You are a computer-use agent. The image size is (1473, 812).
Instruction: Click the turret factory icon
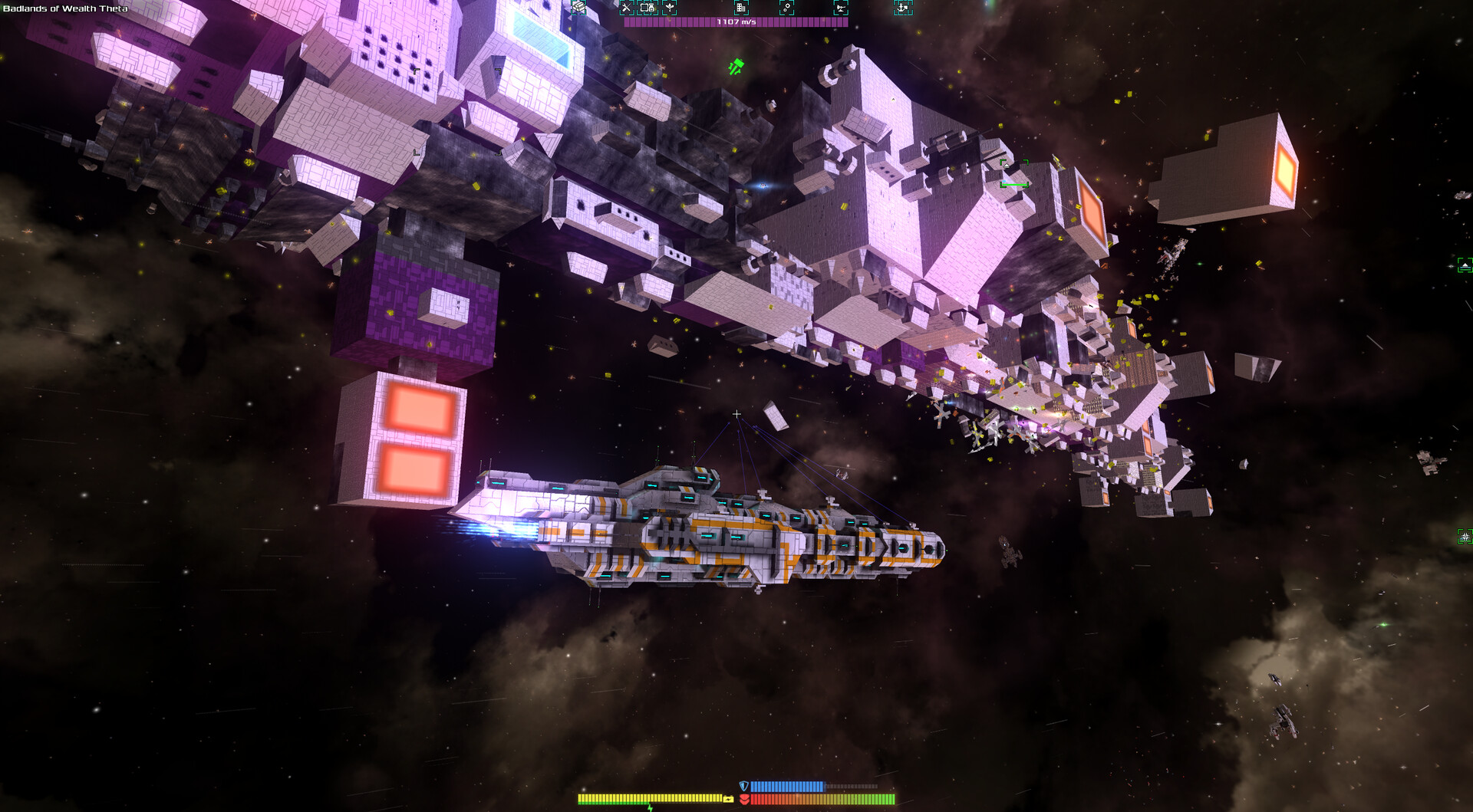click(841, 9)
